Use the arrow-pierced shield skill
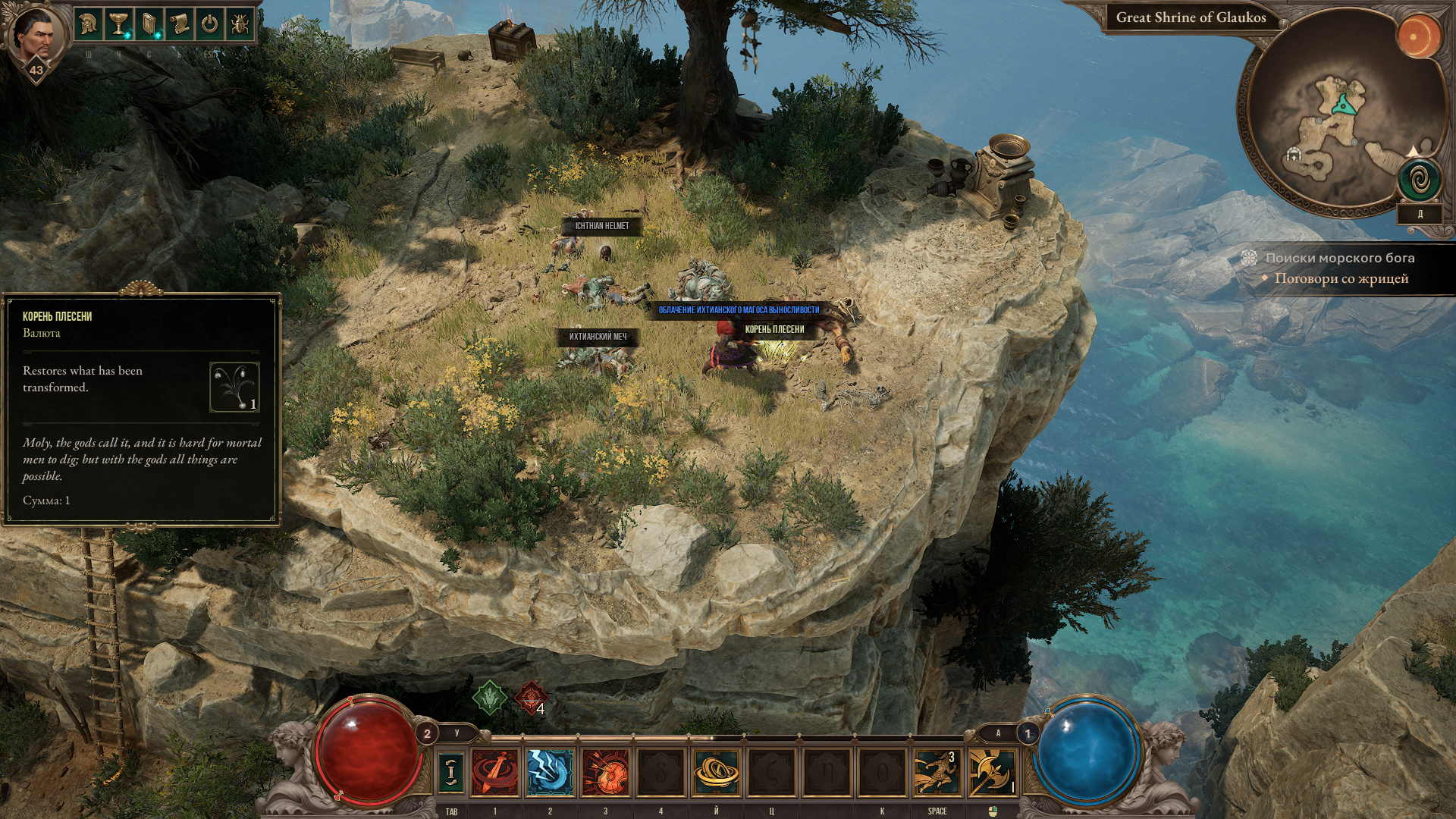The width and height of the screenshot is (1456, 819). [605, 771]
